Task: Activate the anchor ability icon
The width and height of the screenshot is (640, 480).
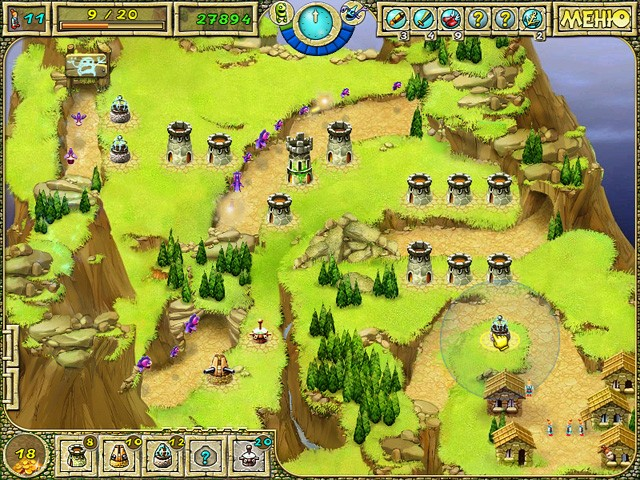Action: 531,18
